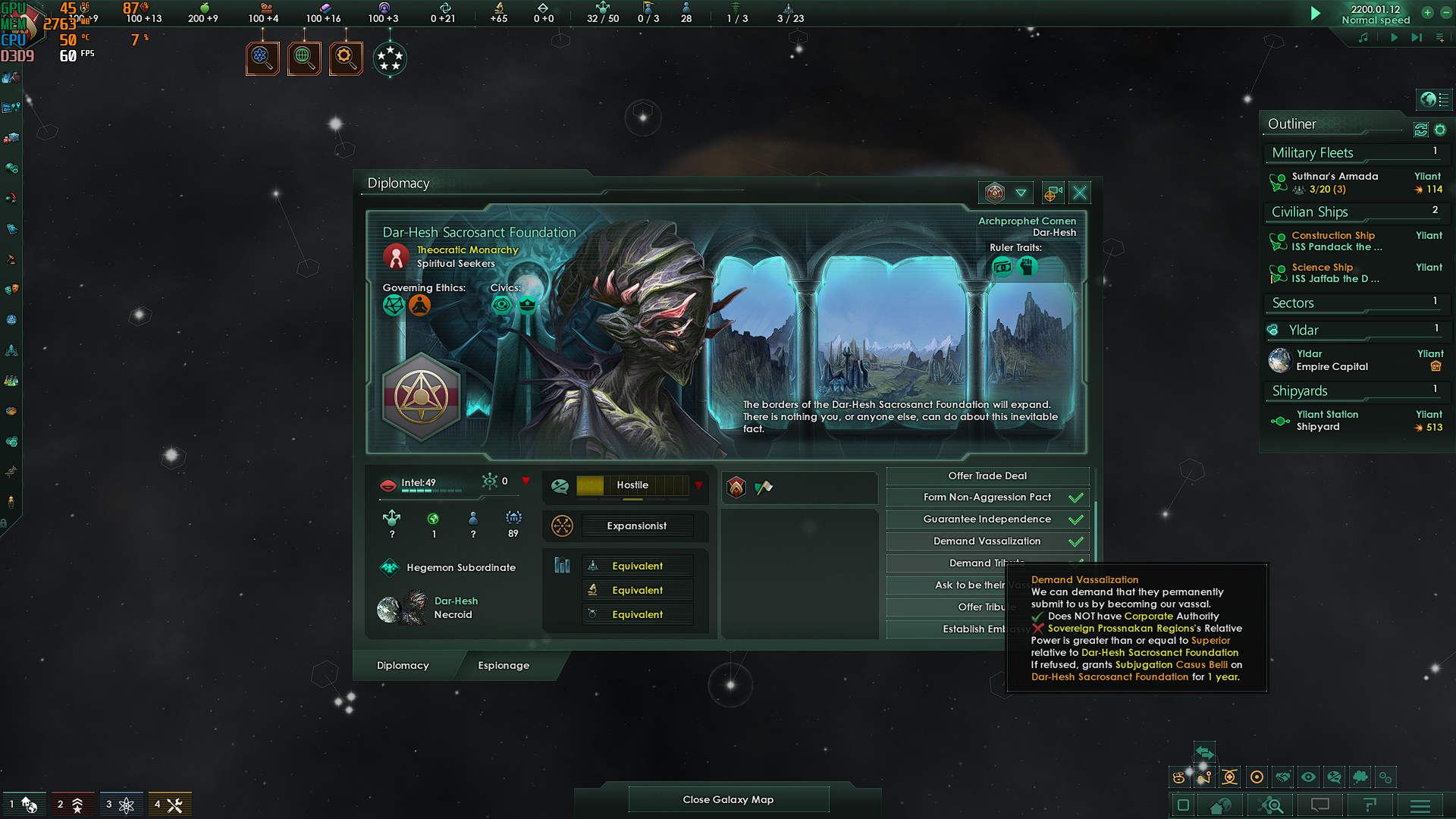Click the Dar-Hesh empire flag emblem
1456x819 pixels.
[x=422, y=397]
